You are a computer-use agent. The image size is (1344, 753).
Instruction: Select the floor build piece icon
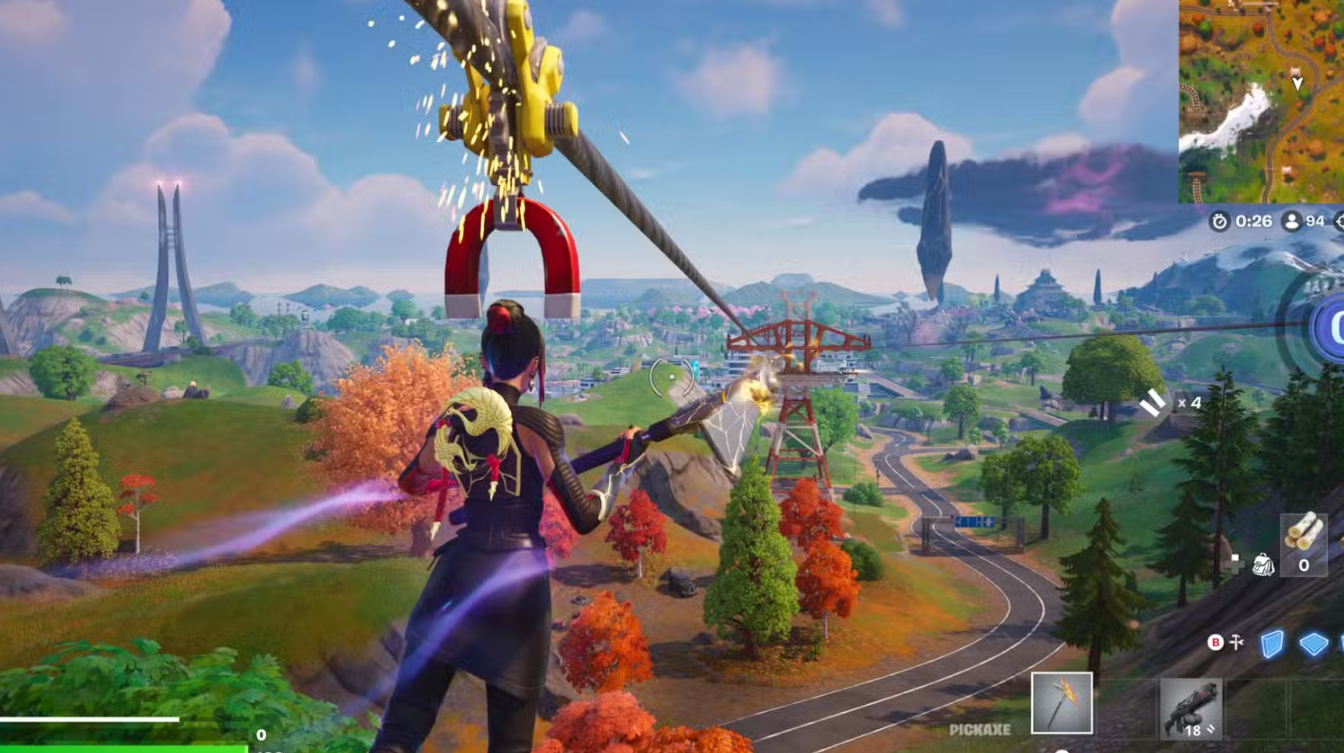coord(1315,642)
